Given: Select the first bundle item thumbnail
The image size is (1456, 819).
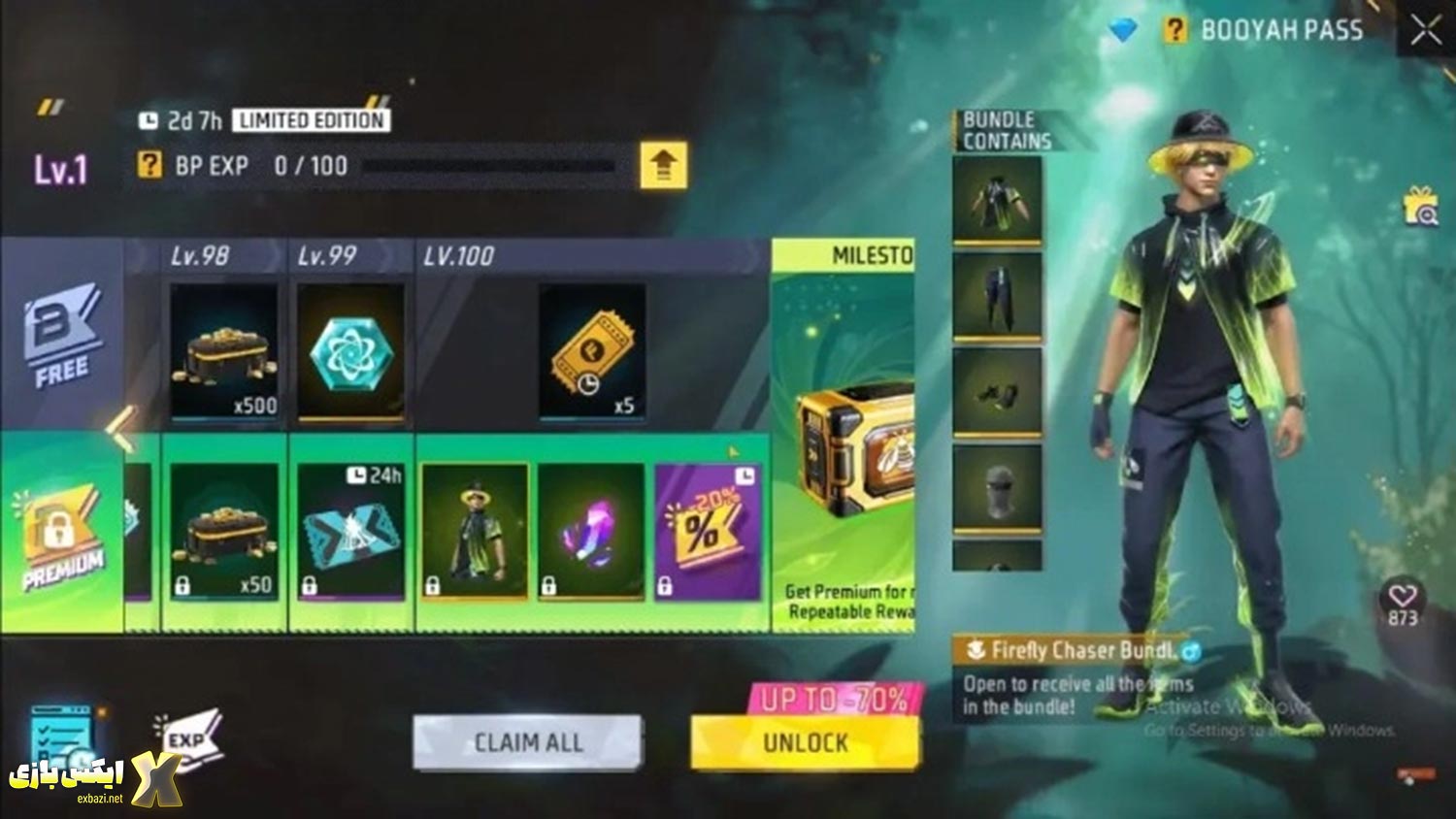Looking at the screenshot, I should point(998,194).
